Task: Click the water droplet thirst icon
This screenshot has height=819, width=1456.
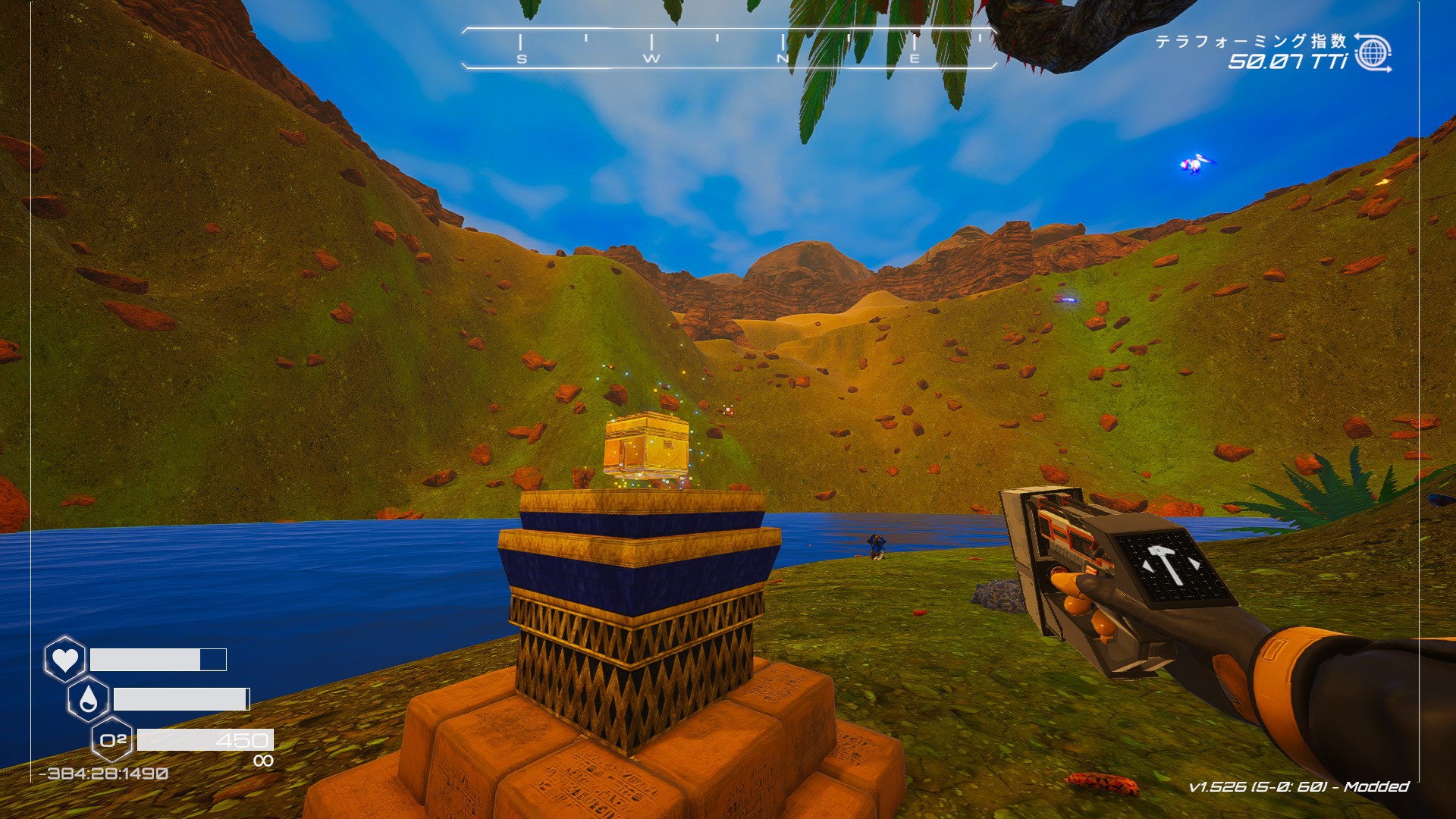Action: click(x=88, y=699)
